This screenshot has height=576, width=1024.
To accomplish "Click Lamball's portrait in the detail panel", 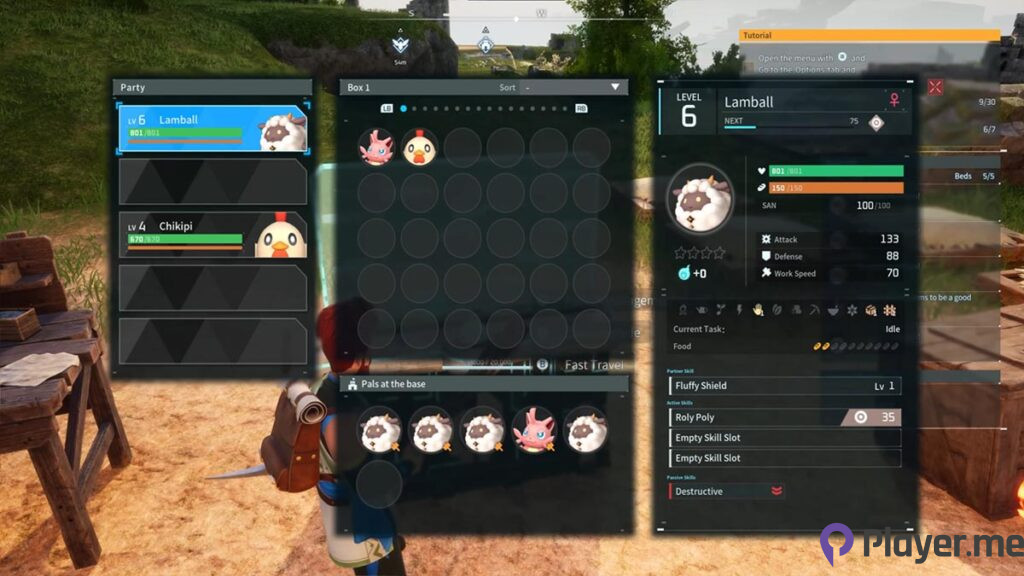I will [x=700, y=199].
